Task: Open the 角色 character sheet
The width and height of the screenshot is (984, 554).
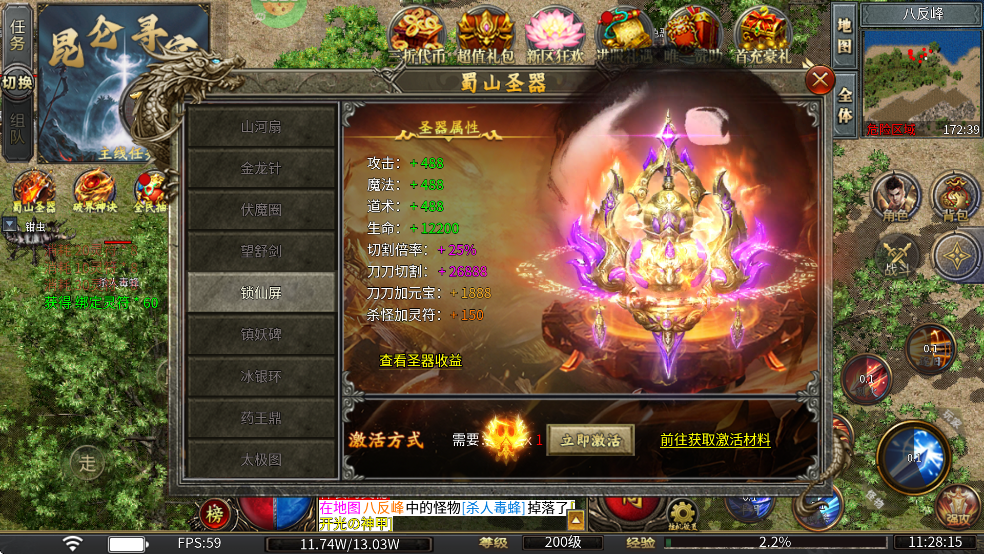Action: pyautogui.click(x=895, y=195)
